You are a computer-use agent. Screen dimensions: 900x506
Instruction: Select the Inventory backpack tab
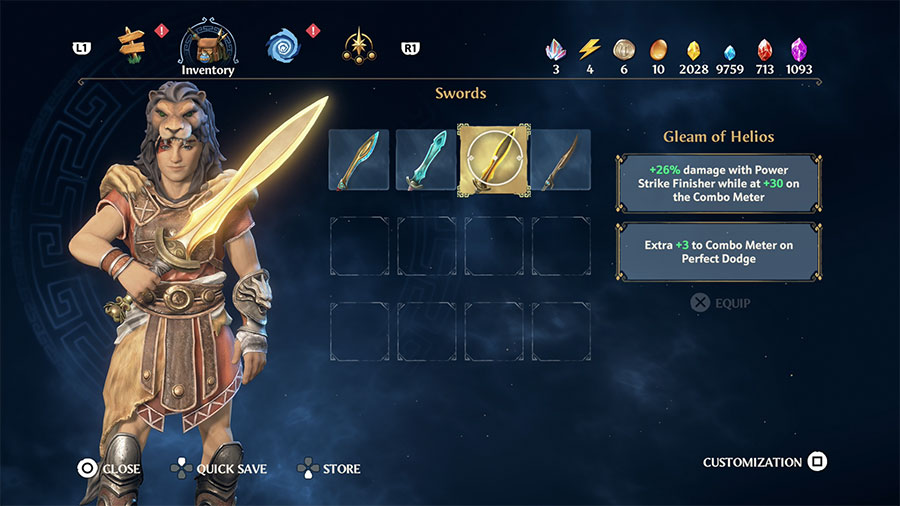(x=208, y=45)
